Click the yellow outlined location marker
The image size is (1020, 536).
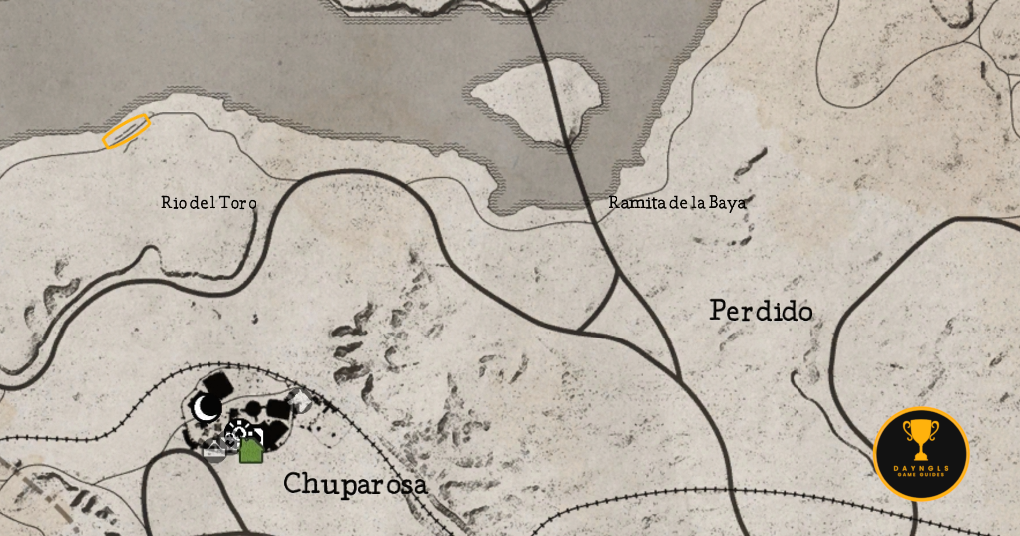click(127, 131)
